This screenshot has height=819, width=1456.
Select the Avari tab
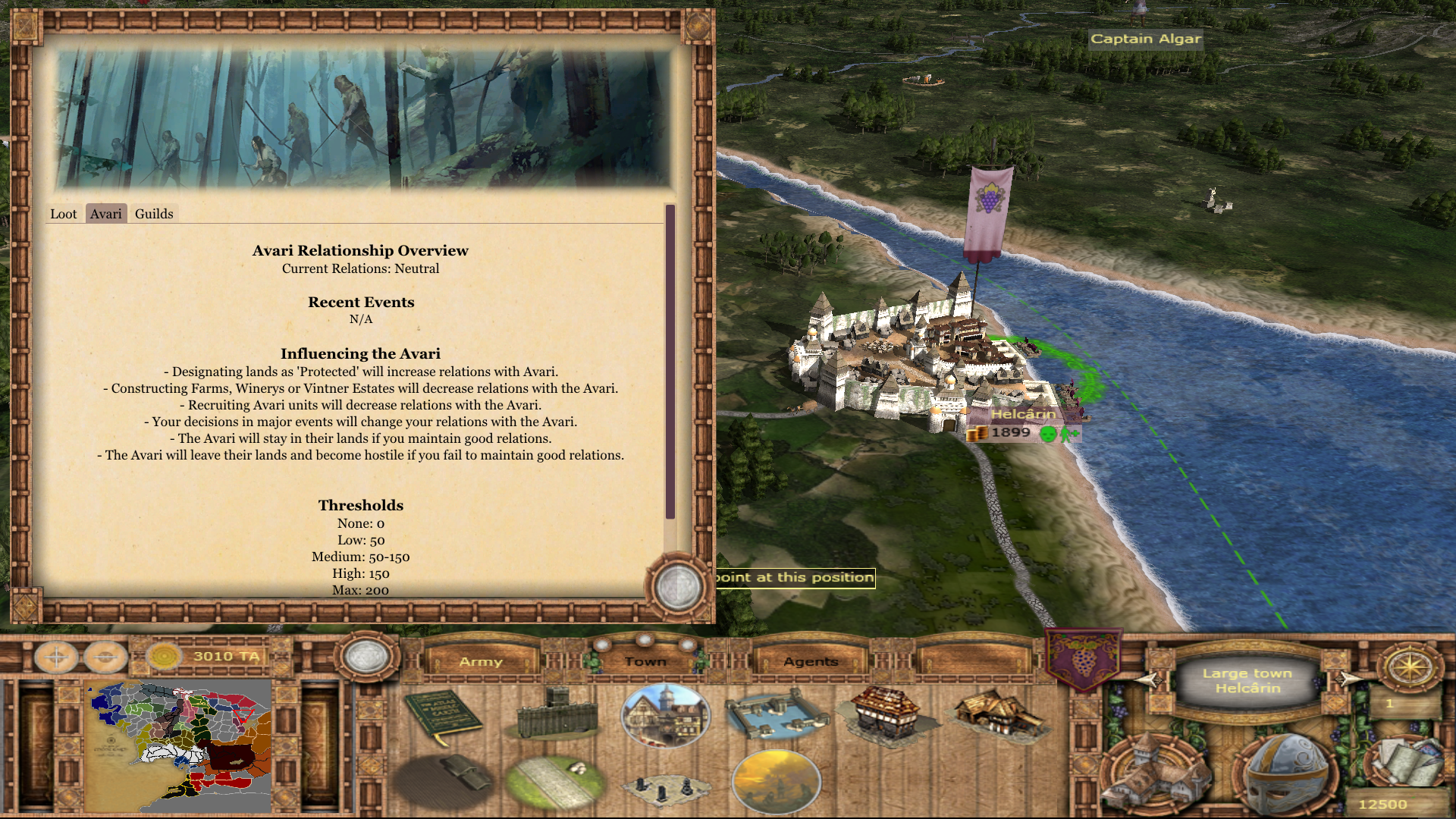coord(105,214)
